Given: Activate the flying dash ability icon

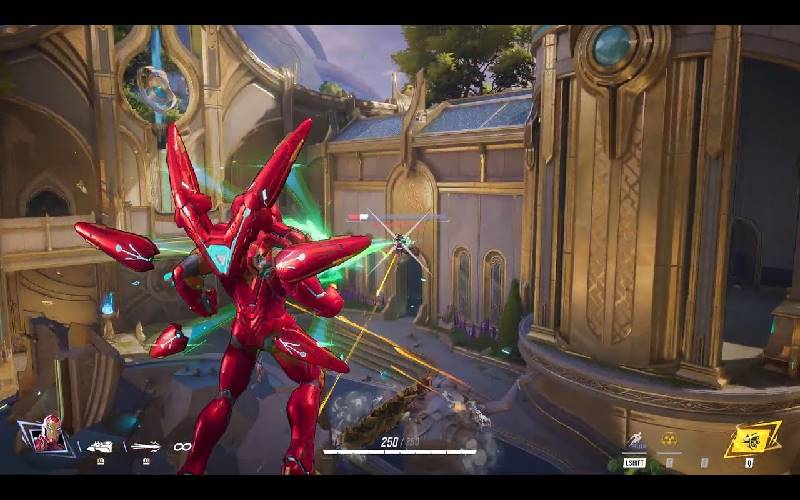Looking at the screenshot, I should click(634, 440).
